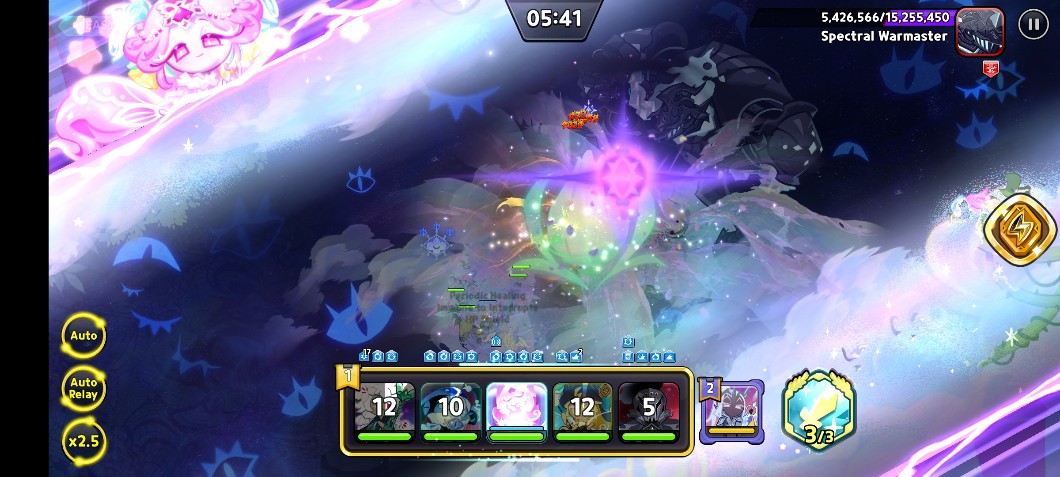
Task: Activate the glowing pink cookie skill
Action: (516, 407)
